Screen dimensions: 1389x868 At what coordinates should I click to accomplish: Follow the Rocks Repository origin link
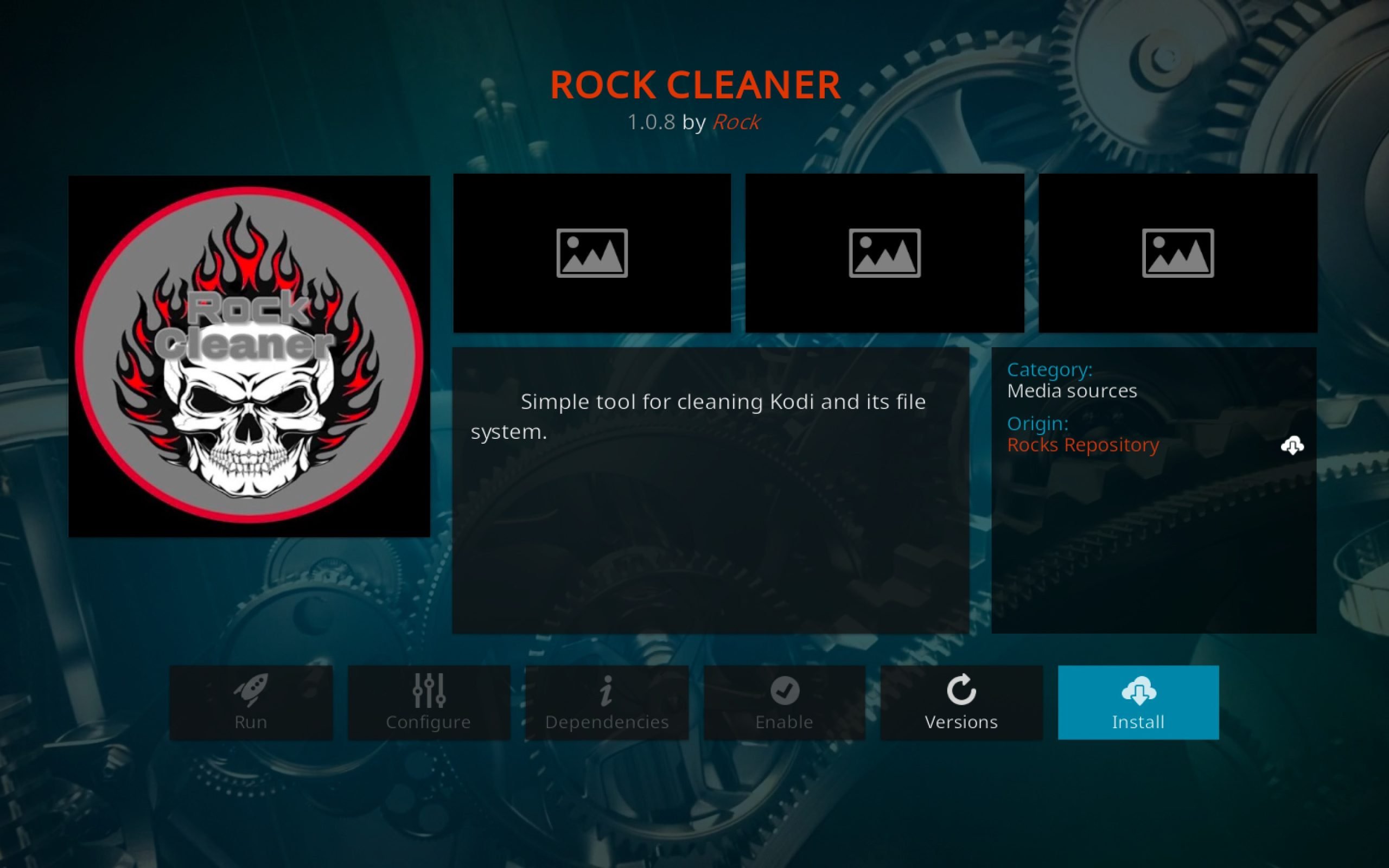(x=1084, y=445)
